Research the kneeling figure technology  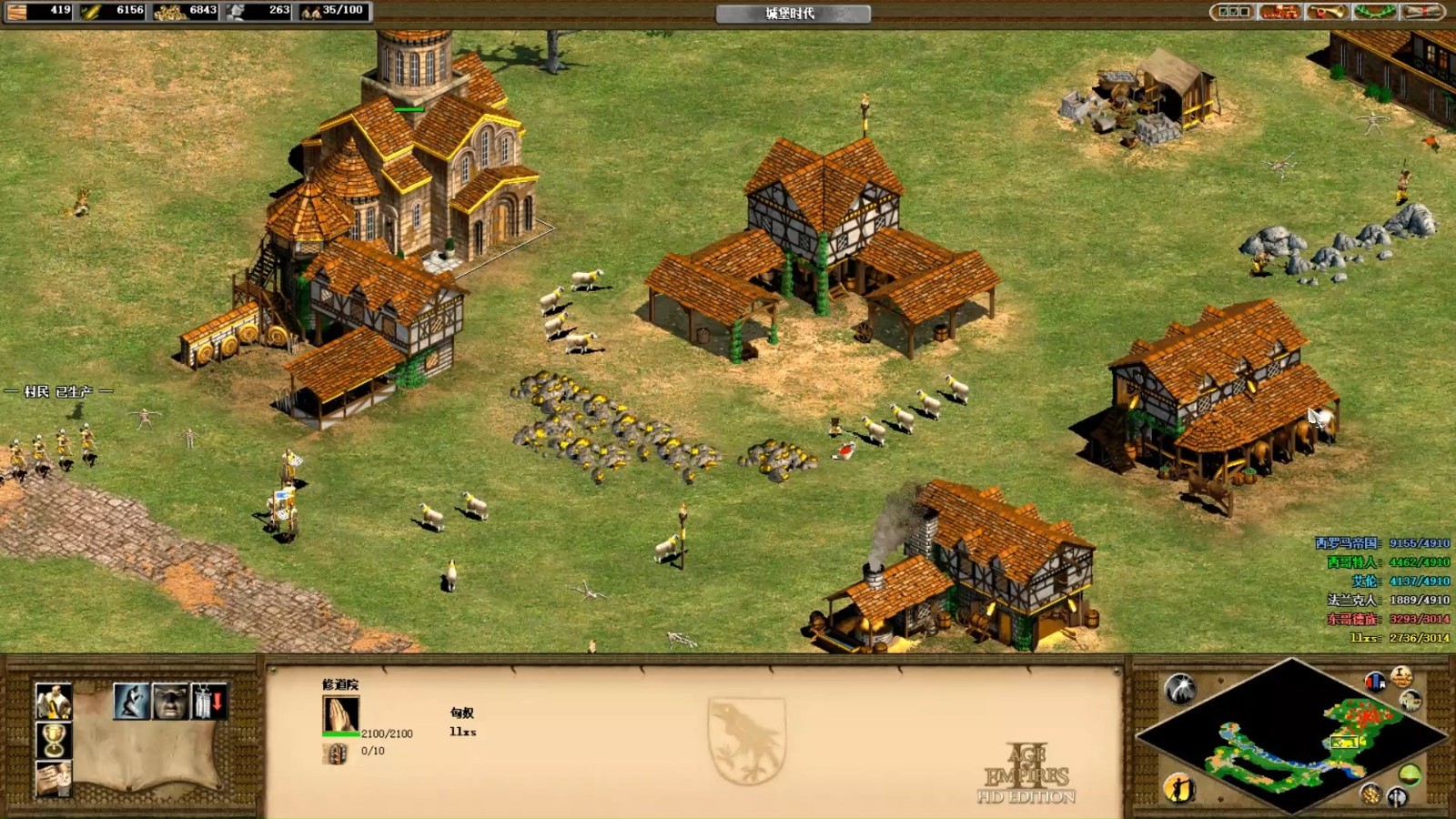pyautogui.click(x=131, y=702)
